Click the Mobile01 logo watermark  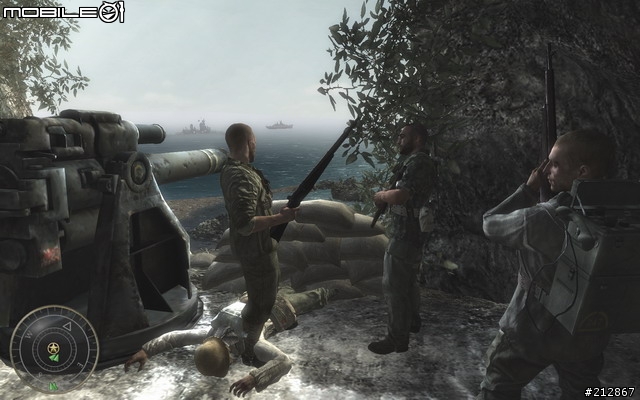63,13
